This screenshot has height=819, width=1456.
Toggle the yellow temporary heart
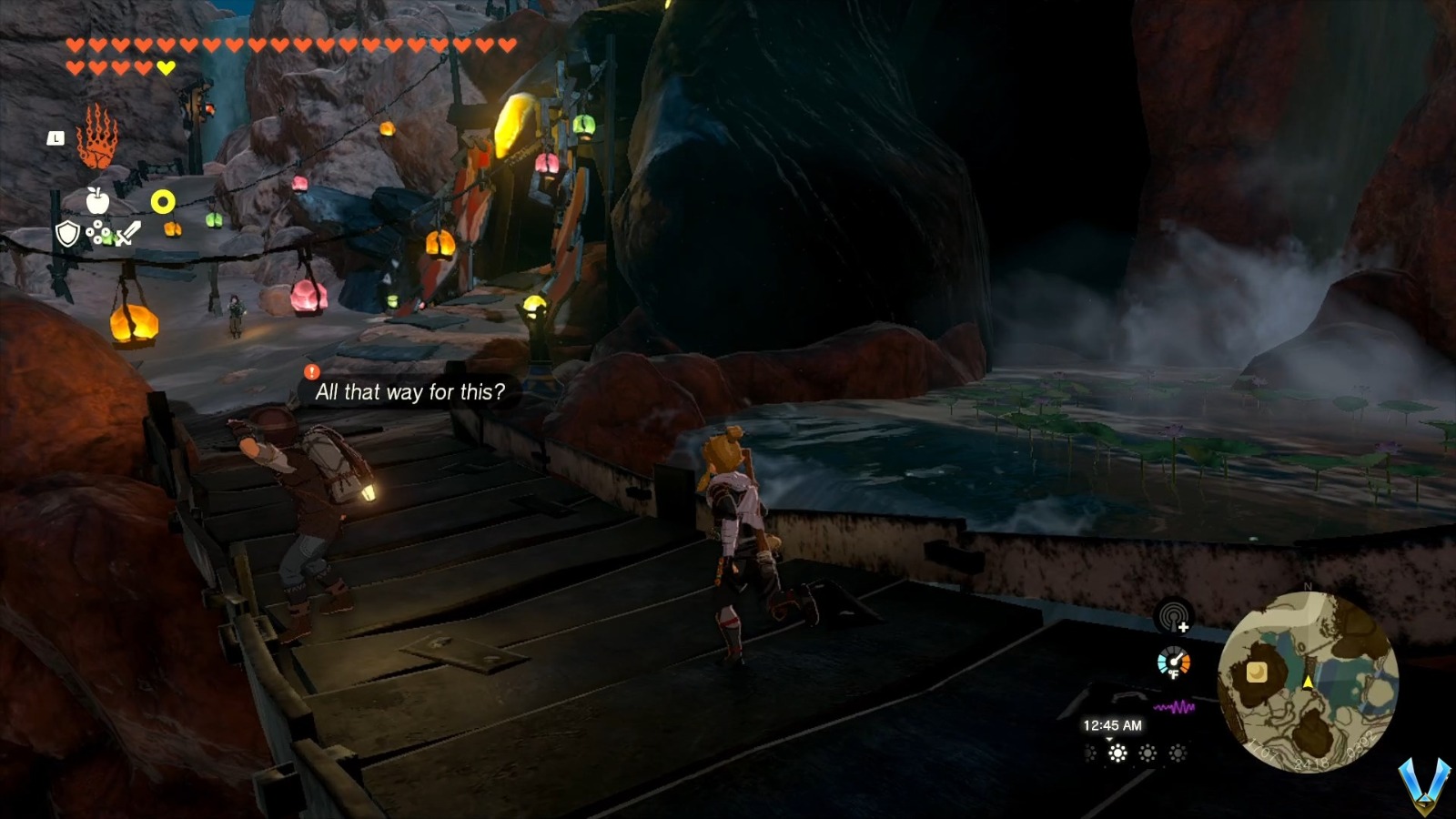[164, 66]
